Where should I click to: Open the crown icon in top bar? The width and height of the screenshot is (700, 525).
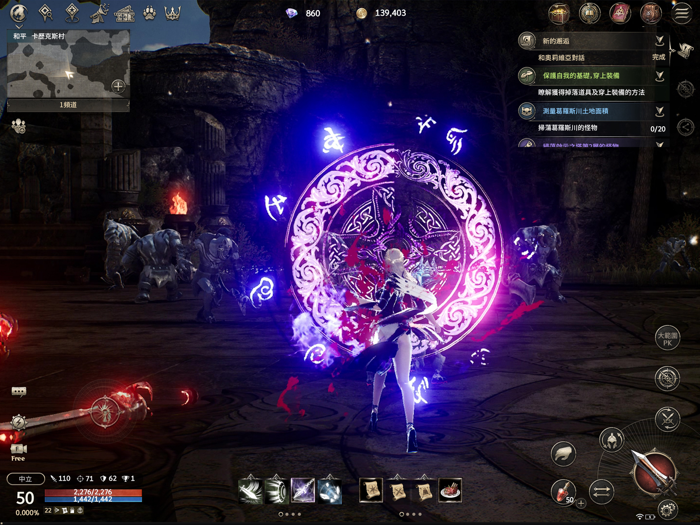tap(172, 14)
